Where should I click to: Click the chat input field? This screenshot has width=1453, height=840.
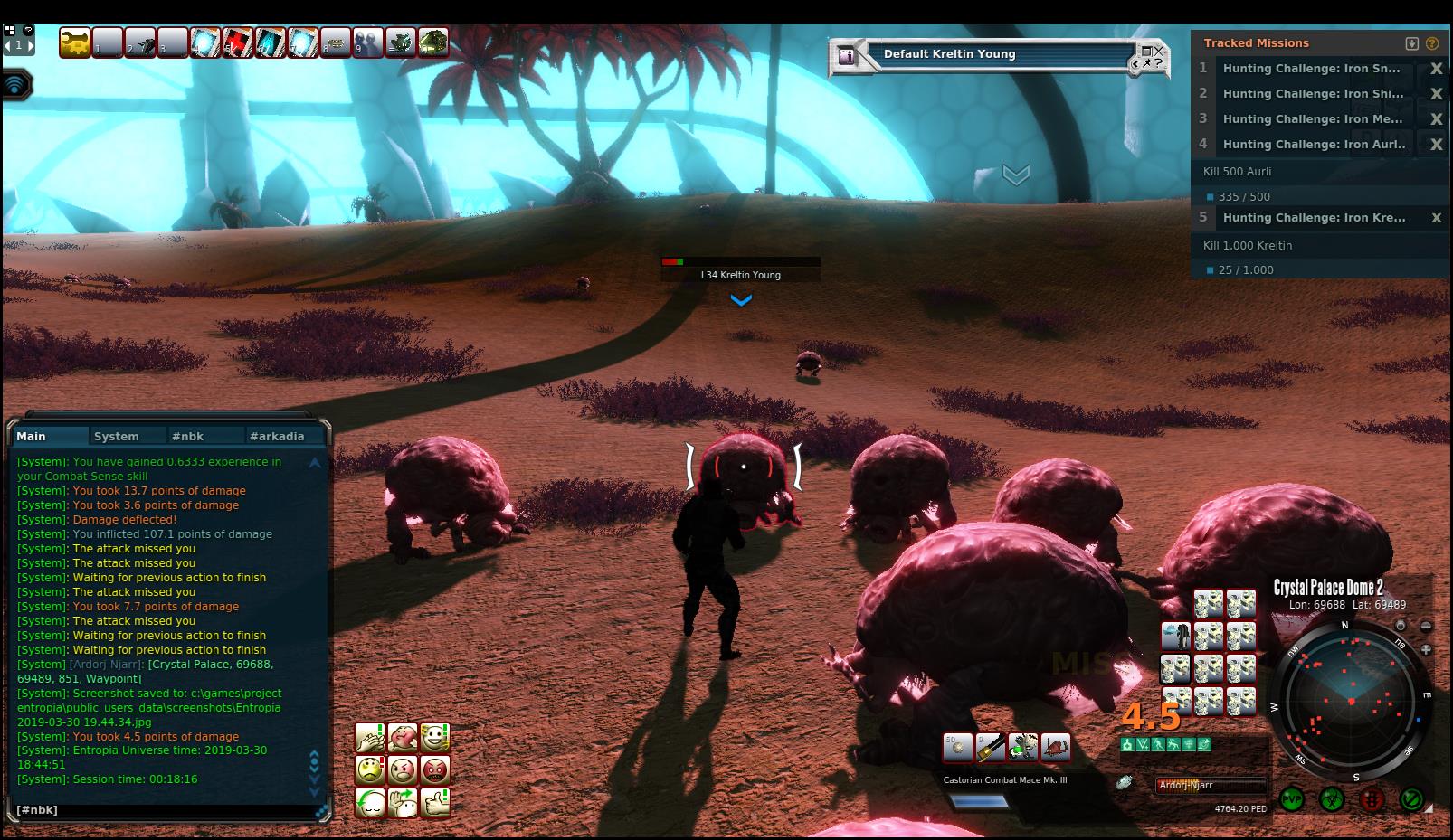(163, 809)
